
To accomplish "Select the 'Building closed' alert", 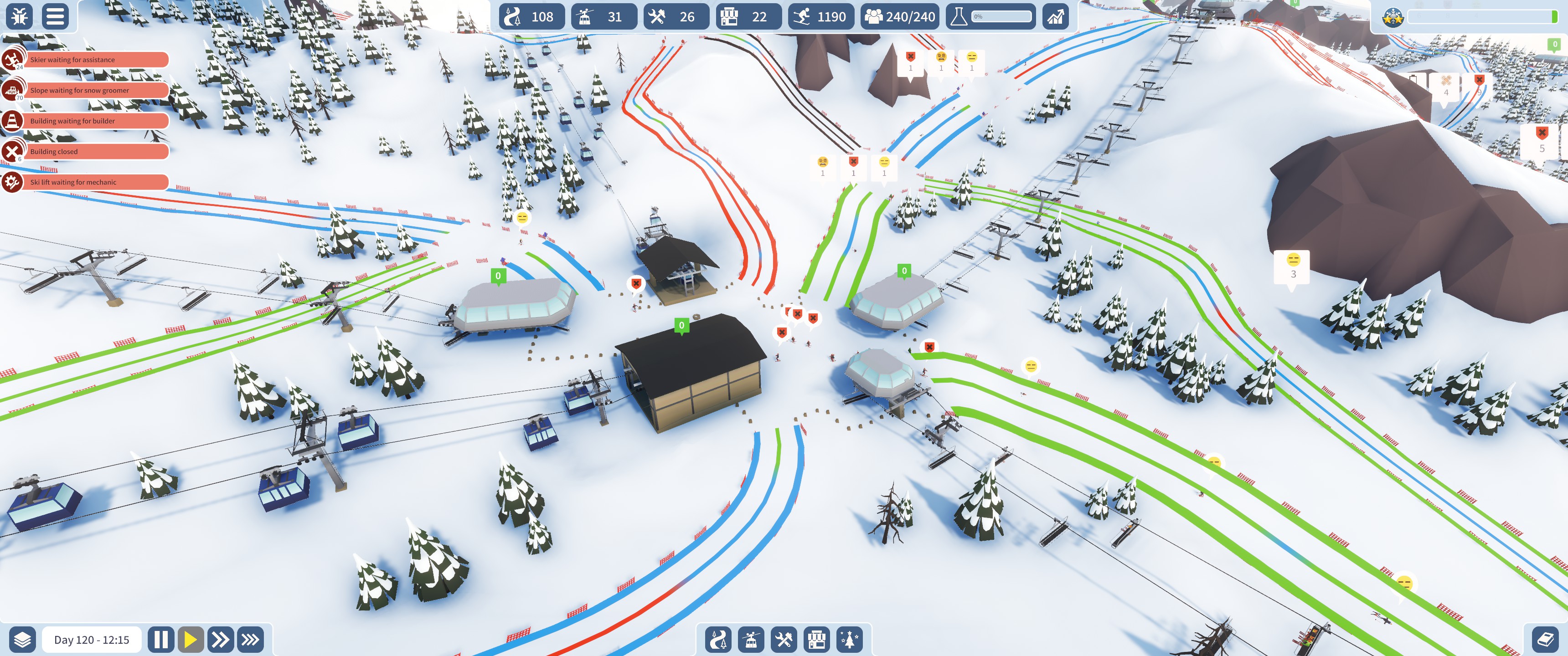I will click(x=94, y=152).
